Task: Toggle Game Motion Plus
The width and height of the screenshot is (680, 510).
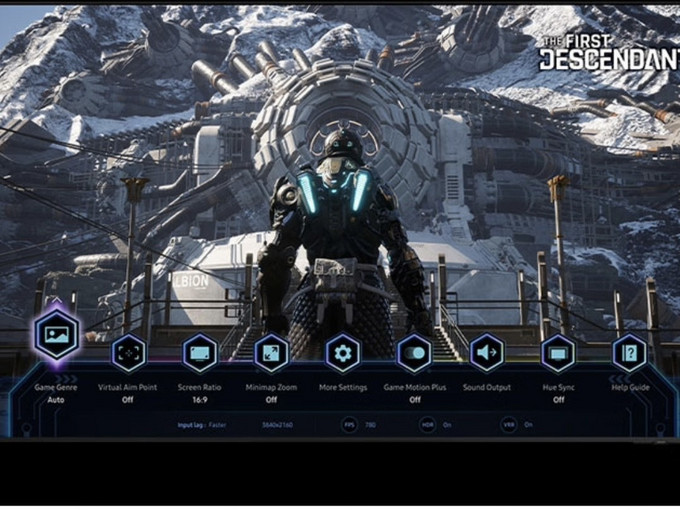Action: coord(414,353)
